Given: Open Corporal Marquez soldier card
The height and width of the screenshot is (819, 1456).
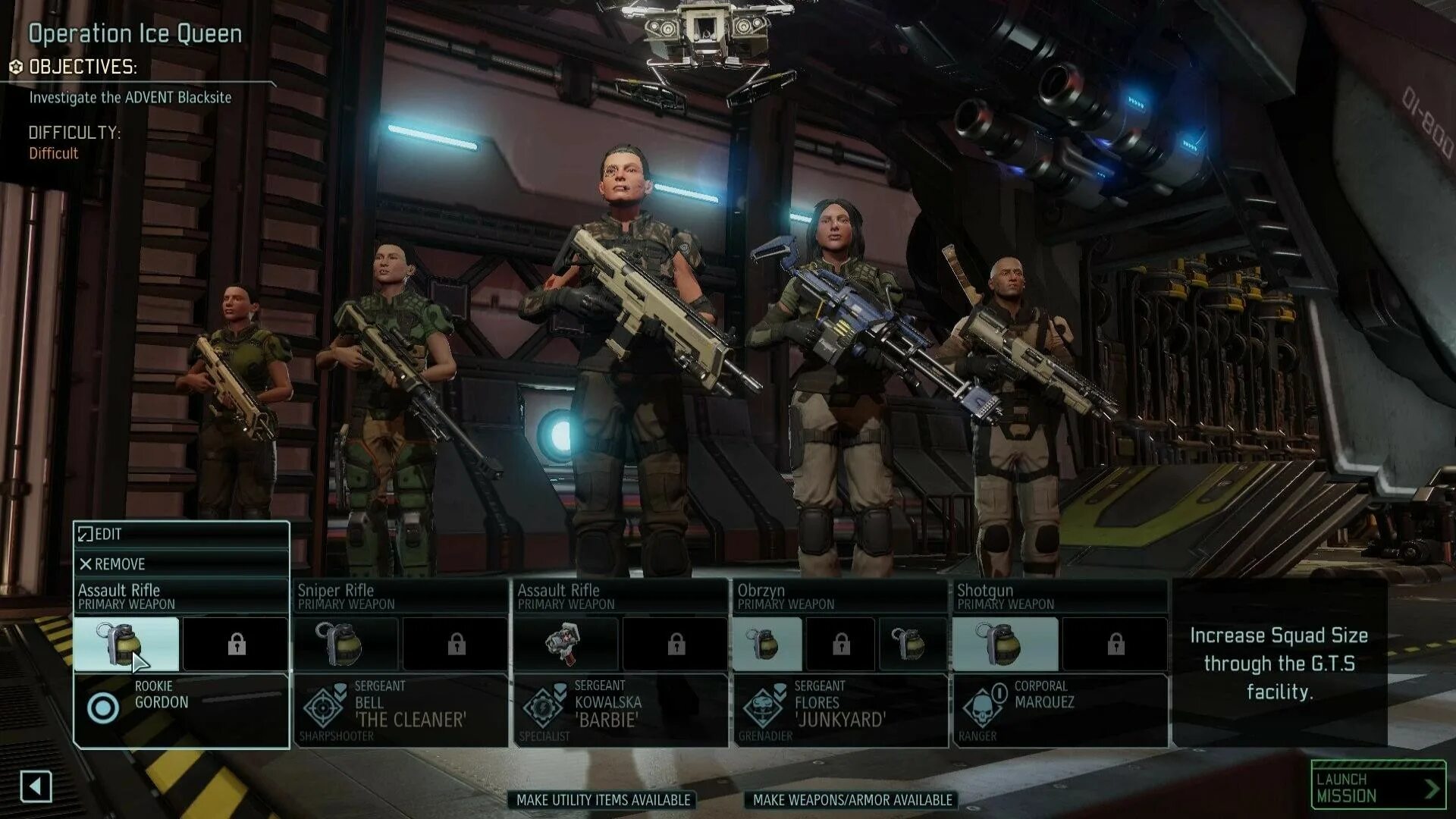Looking at the screenshot, I should click(x=1060, y=711).
